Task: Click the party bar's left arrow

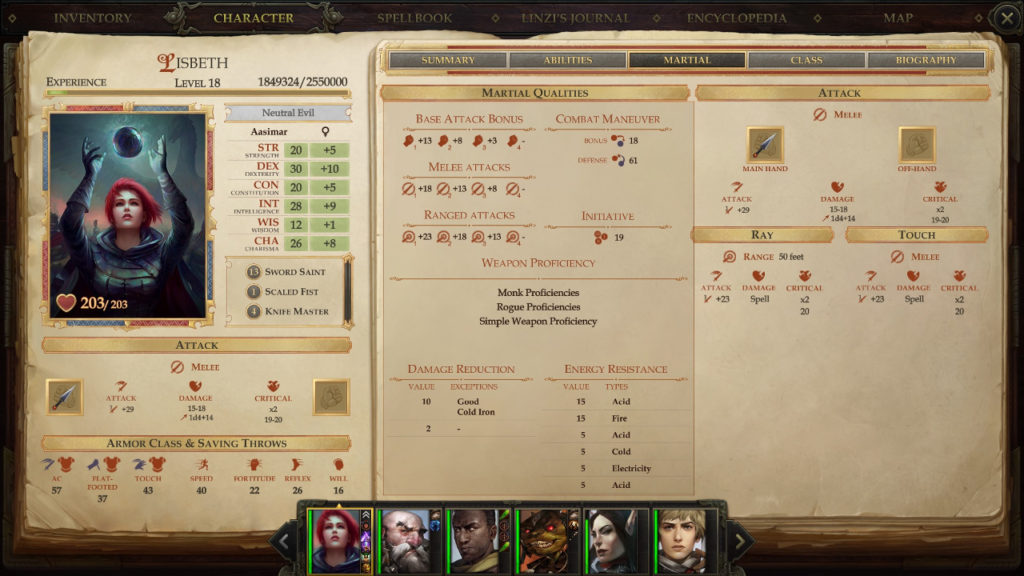Action: pyautogui.click(x=285, y=542)
